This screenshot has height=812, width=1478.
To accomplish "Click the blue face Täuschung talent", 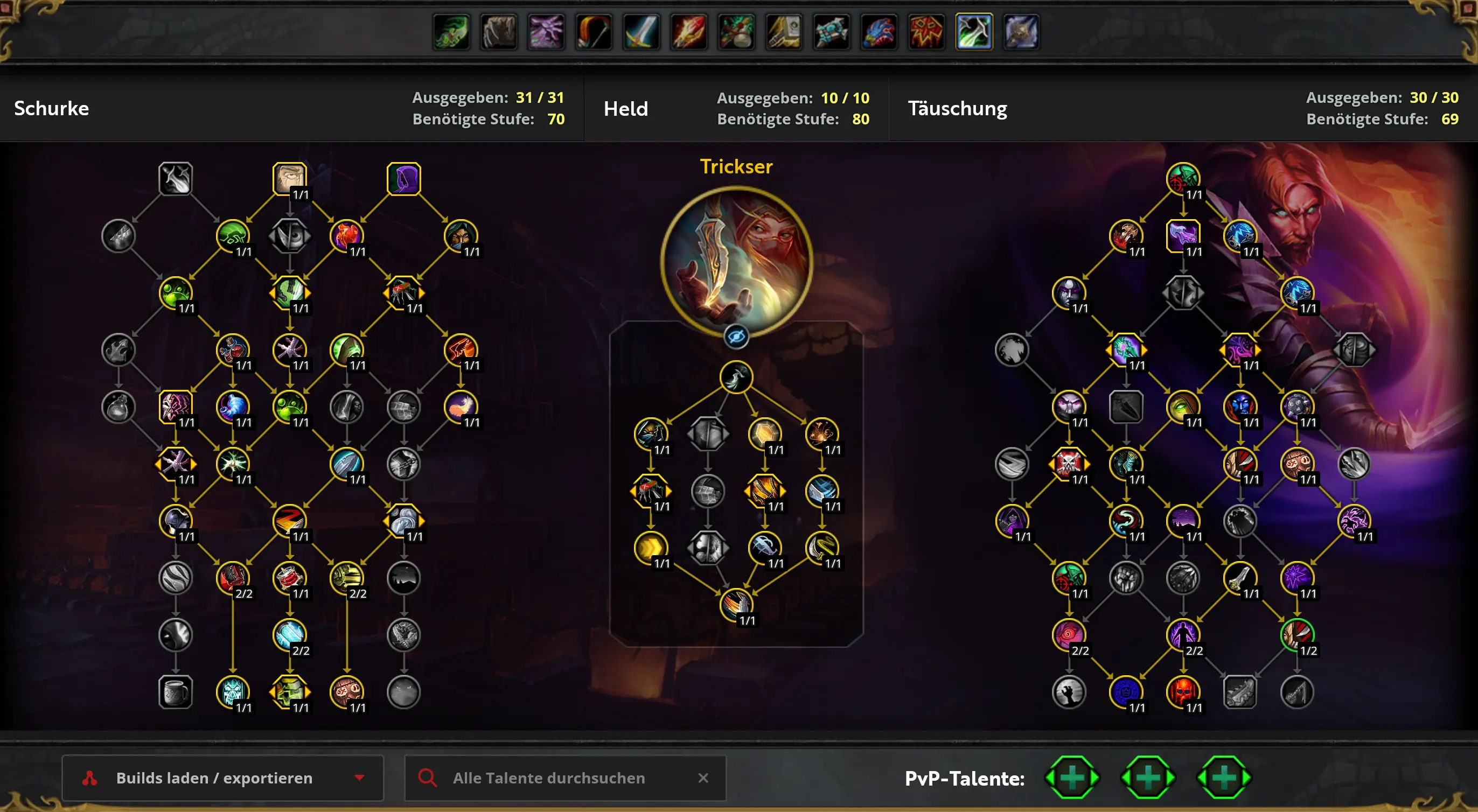I will (1239, 407).
